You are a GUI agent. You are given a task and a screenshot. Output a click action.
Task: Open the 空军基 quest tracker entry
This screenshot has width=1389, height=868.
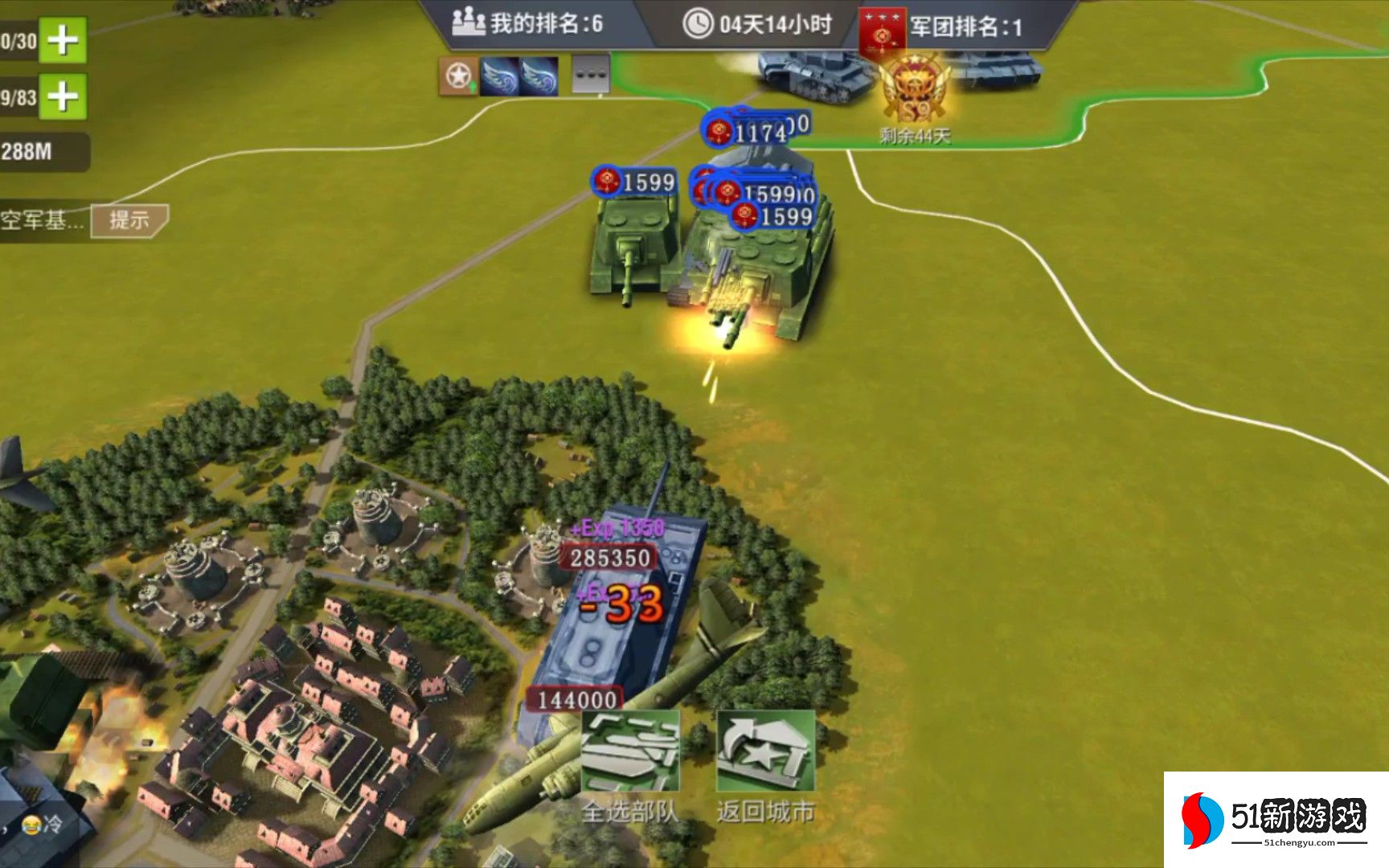[42, 220]
